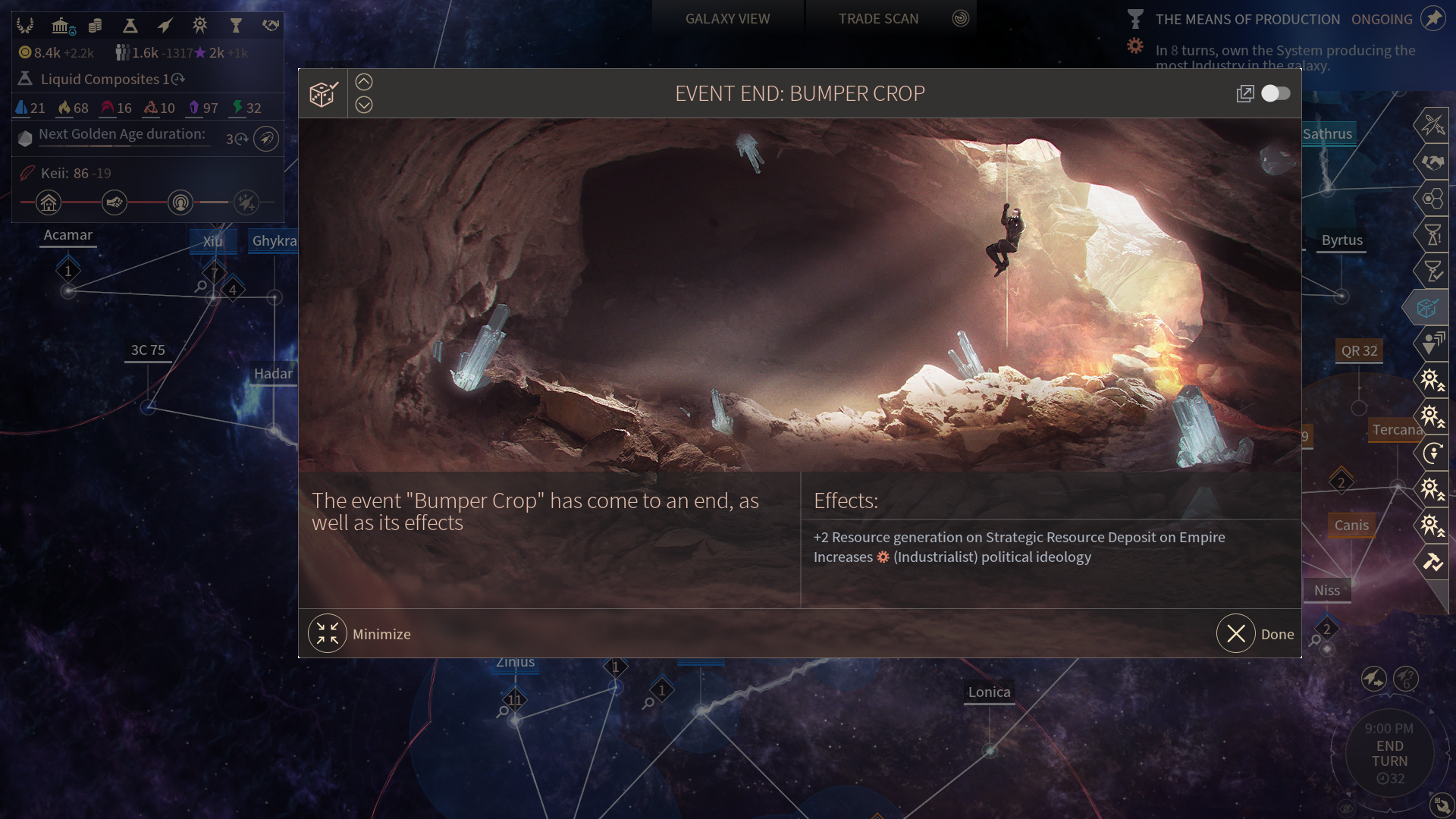Close the event with the Done button
This screenshot has height=819, width=1456.
pyautogui.click(x=1236, y=634)
